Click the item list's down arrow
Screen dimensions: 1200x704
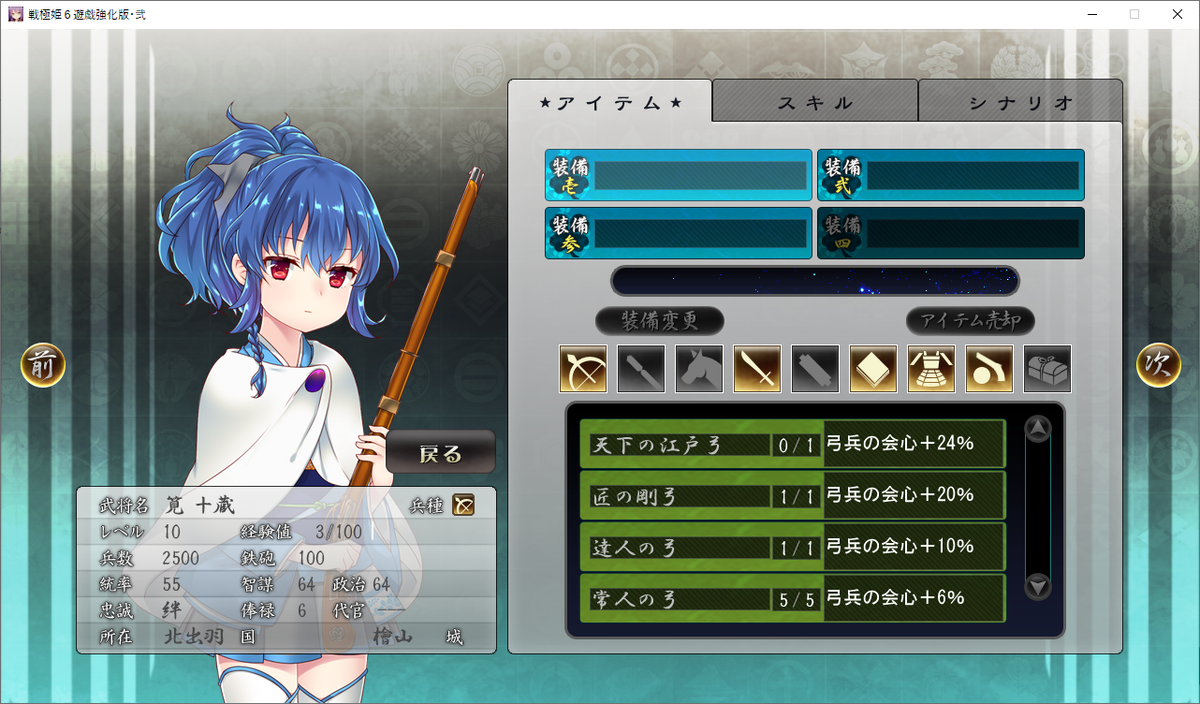tap(1039, 586)
